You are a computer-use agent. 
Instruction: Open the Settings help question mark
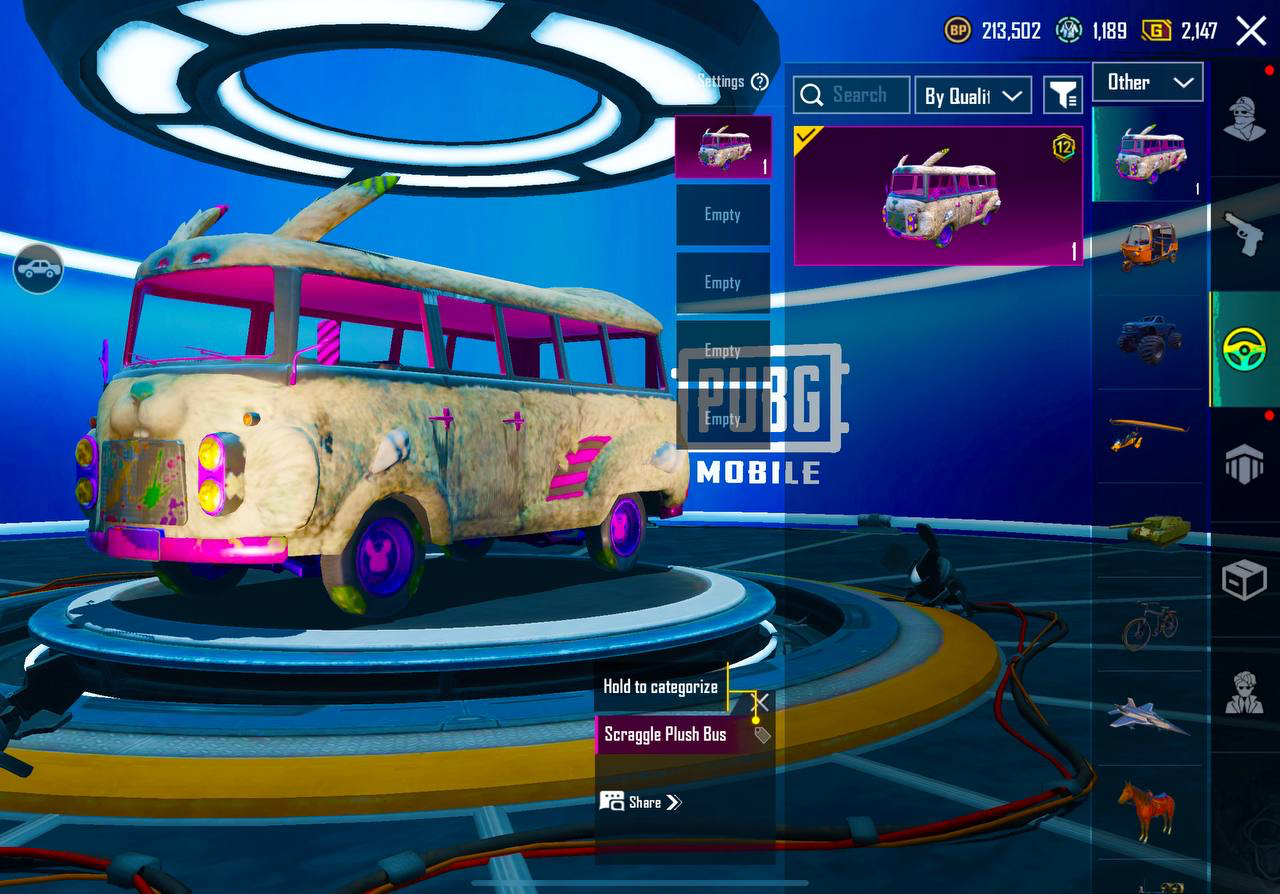tap(760, 82)
